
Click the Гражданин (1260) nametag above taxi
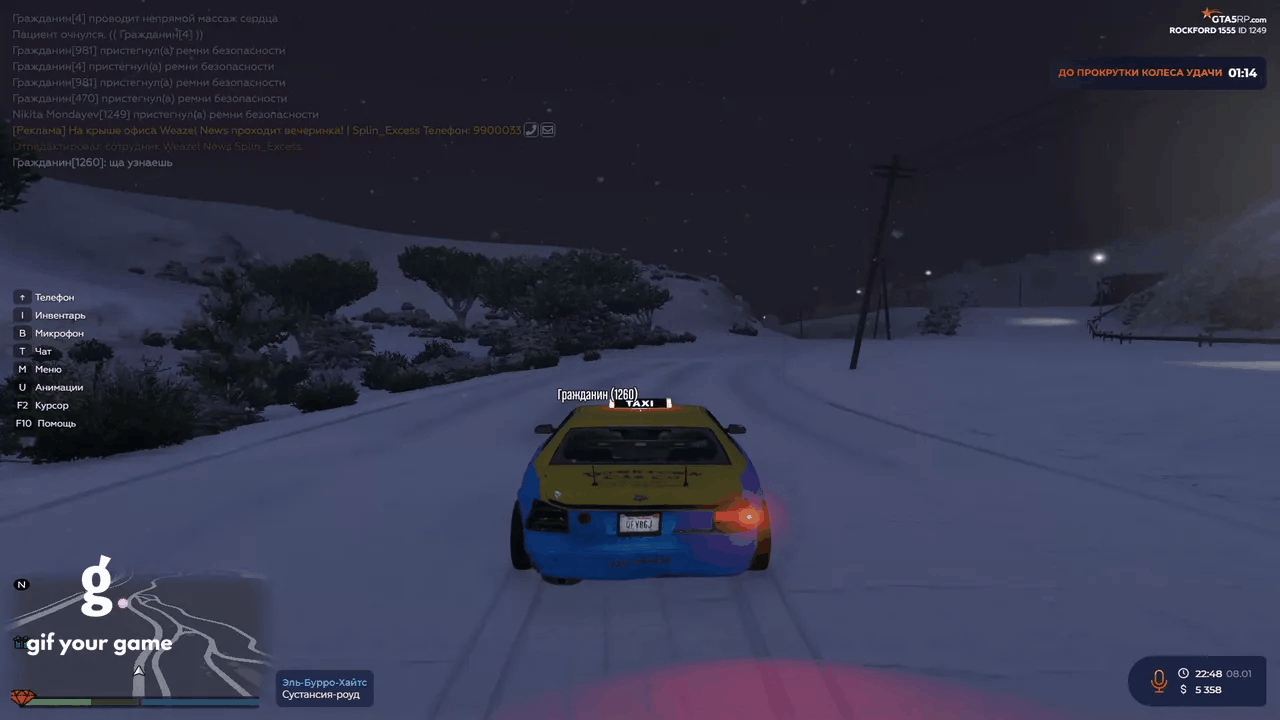pyautogui.click(x=597, y=394)
